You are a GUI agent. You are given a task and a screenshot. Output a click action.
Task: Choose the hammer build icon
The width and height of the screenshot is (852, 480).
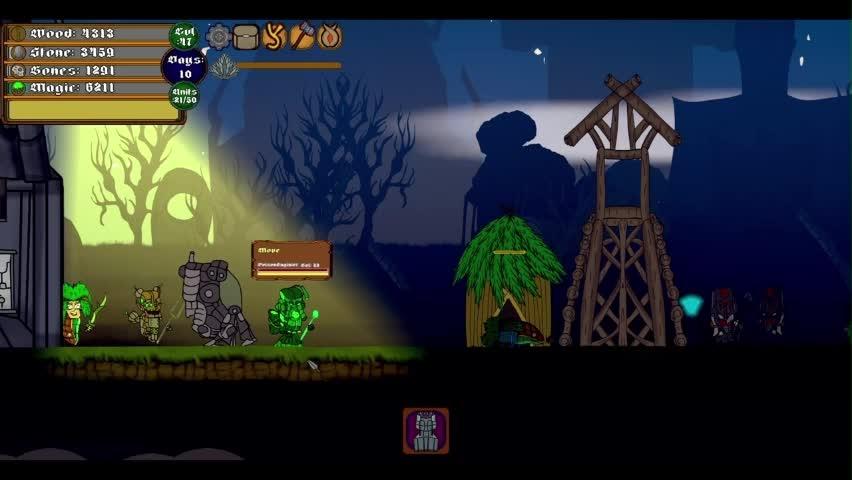point(302,37)
